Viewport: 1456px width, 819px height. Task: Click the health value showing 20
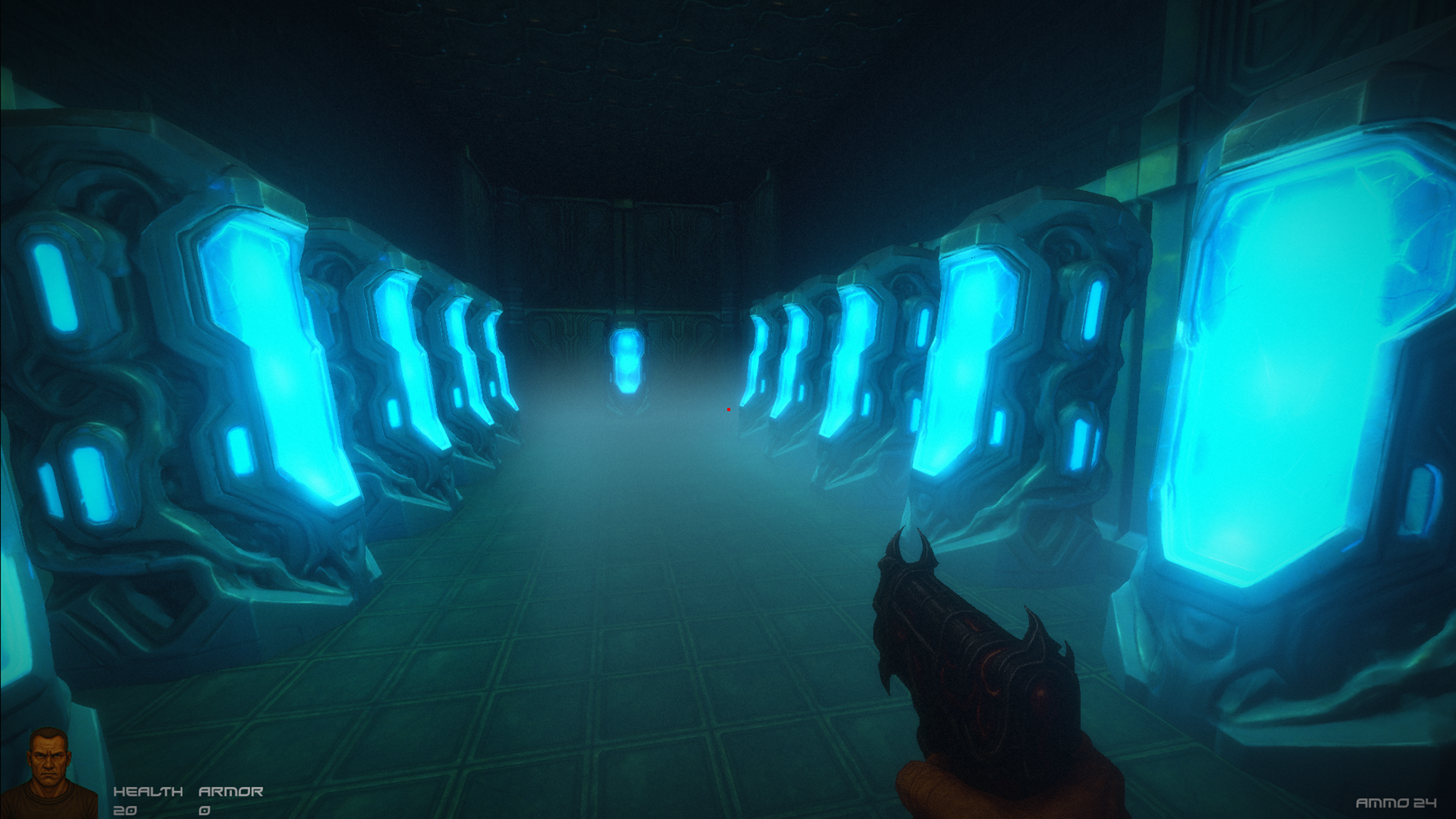125,810
